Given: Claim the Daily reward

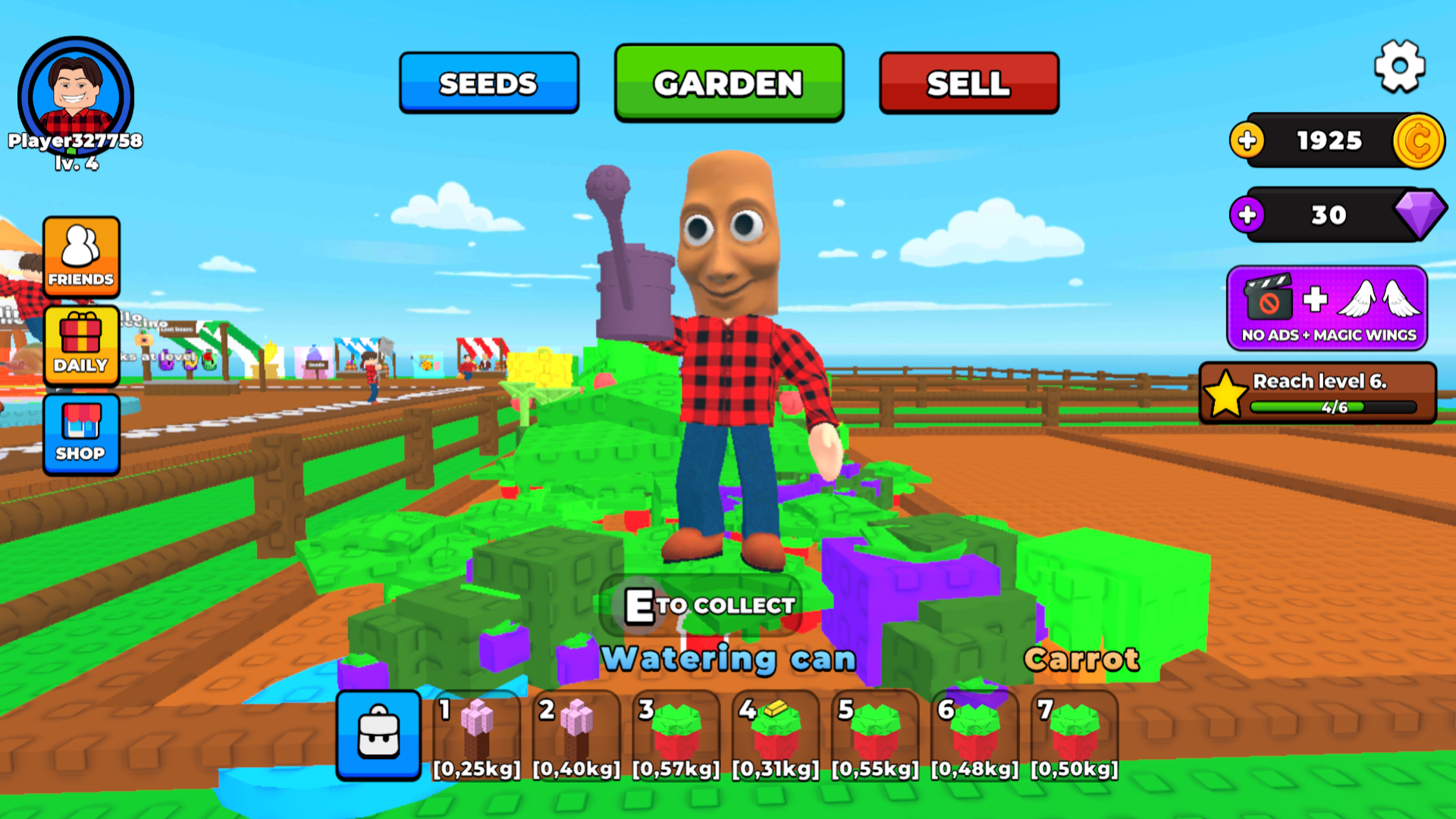Looking at the screenshot, I should (81, 347).
